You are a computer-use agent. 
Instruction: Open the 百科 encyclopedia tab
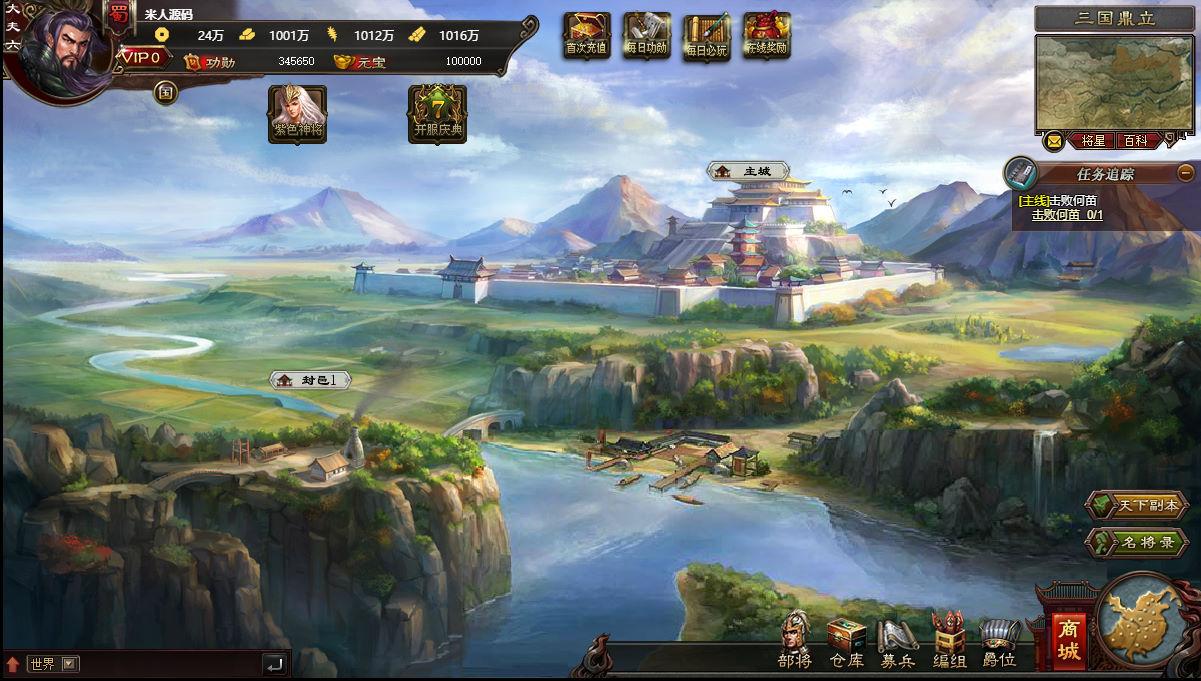1136,141
